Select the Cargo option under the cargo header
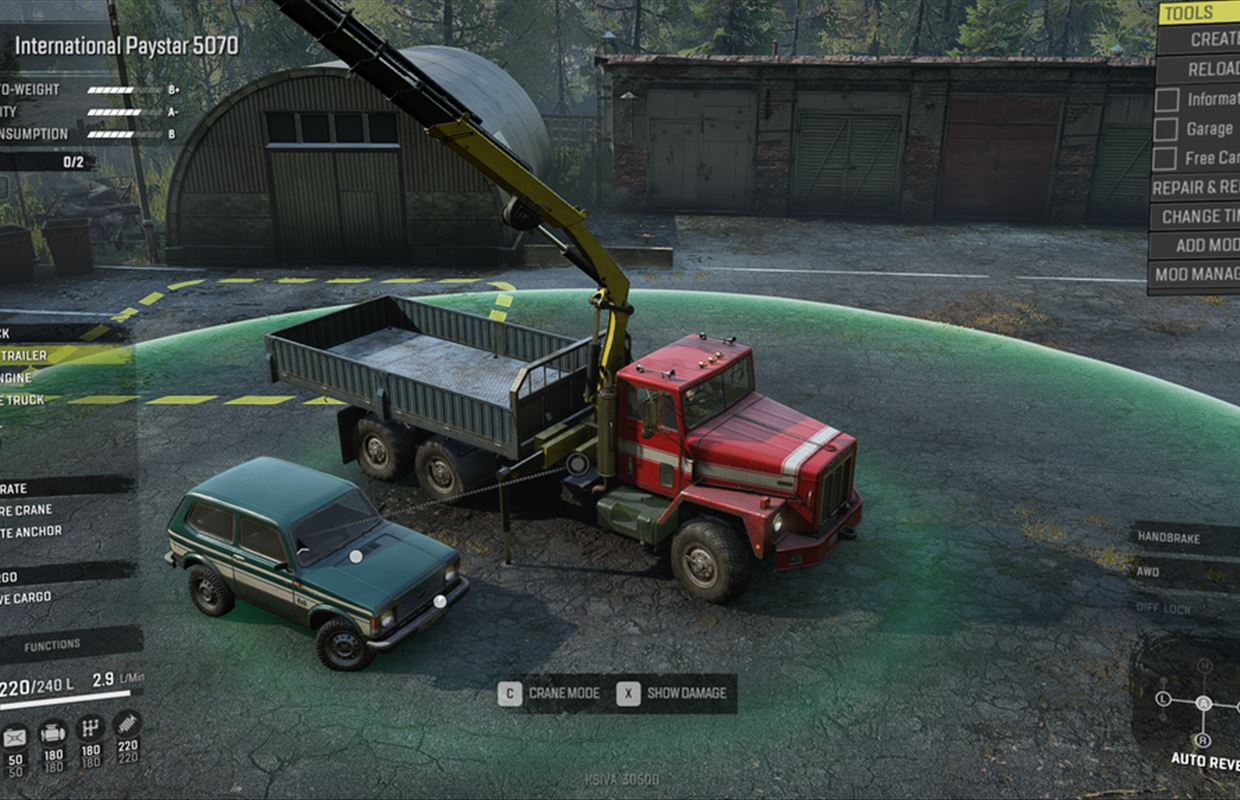The image size is (1240, 800). (28, 598)
